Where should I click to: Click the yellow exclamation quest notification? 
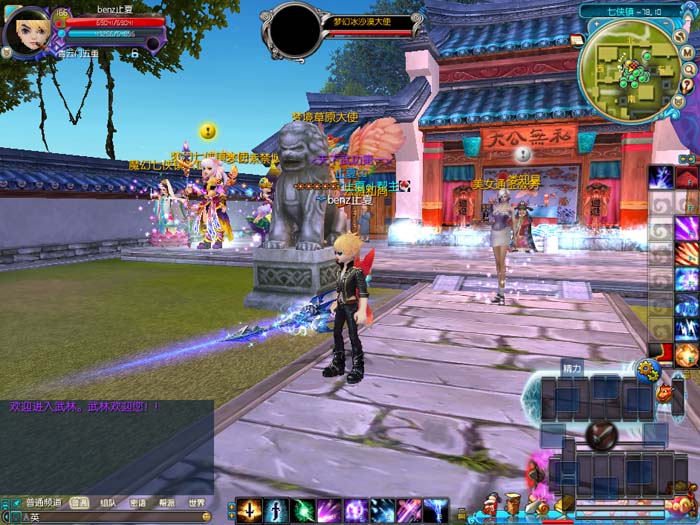[x=208, y=131]
